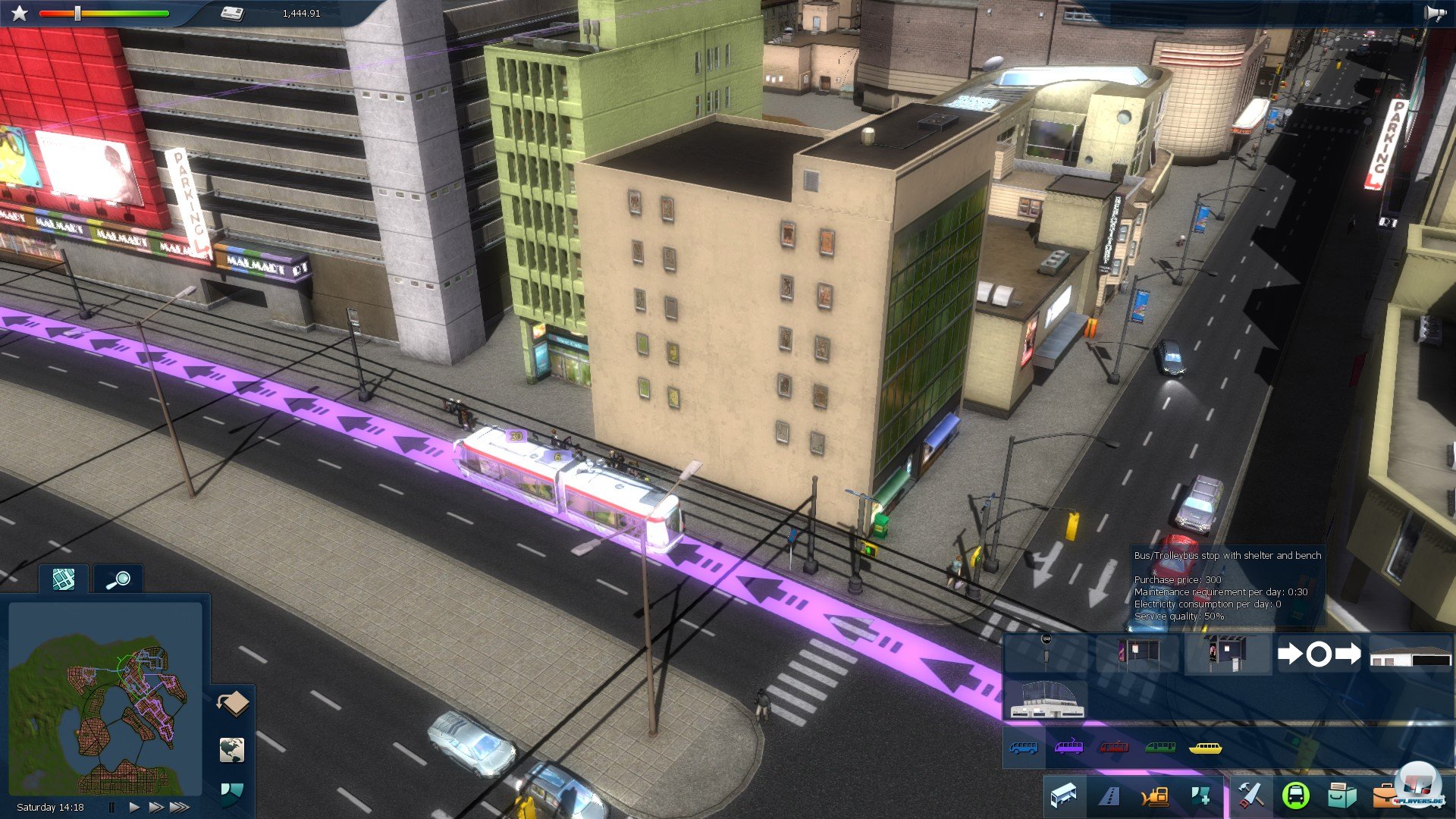Select the red tram transport mode icon
Screen dimensions: 1456x819
pos(1112,748)
